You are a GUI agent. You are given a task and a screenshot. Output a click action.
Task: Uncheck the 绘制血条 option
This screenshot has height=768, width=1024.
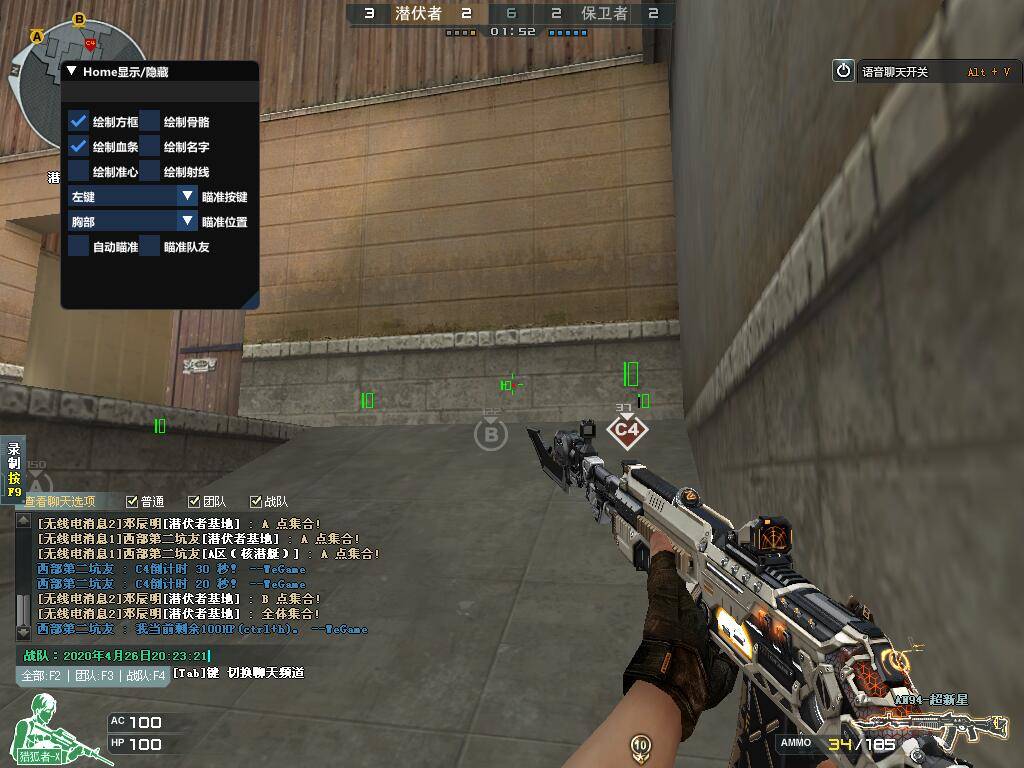[x=78, y=146]
